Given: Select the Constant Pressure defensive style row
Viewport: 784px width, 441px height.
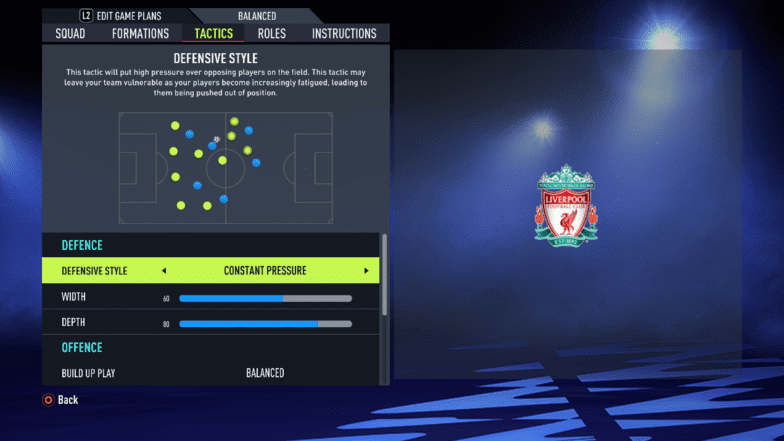Looking at the screenshot, I should [x=265, y=271].
